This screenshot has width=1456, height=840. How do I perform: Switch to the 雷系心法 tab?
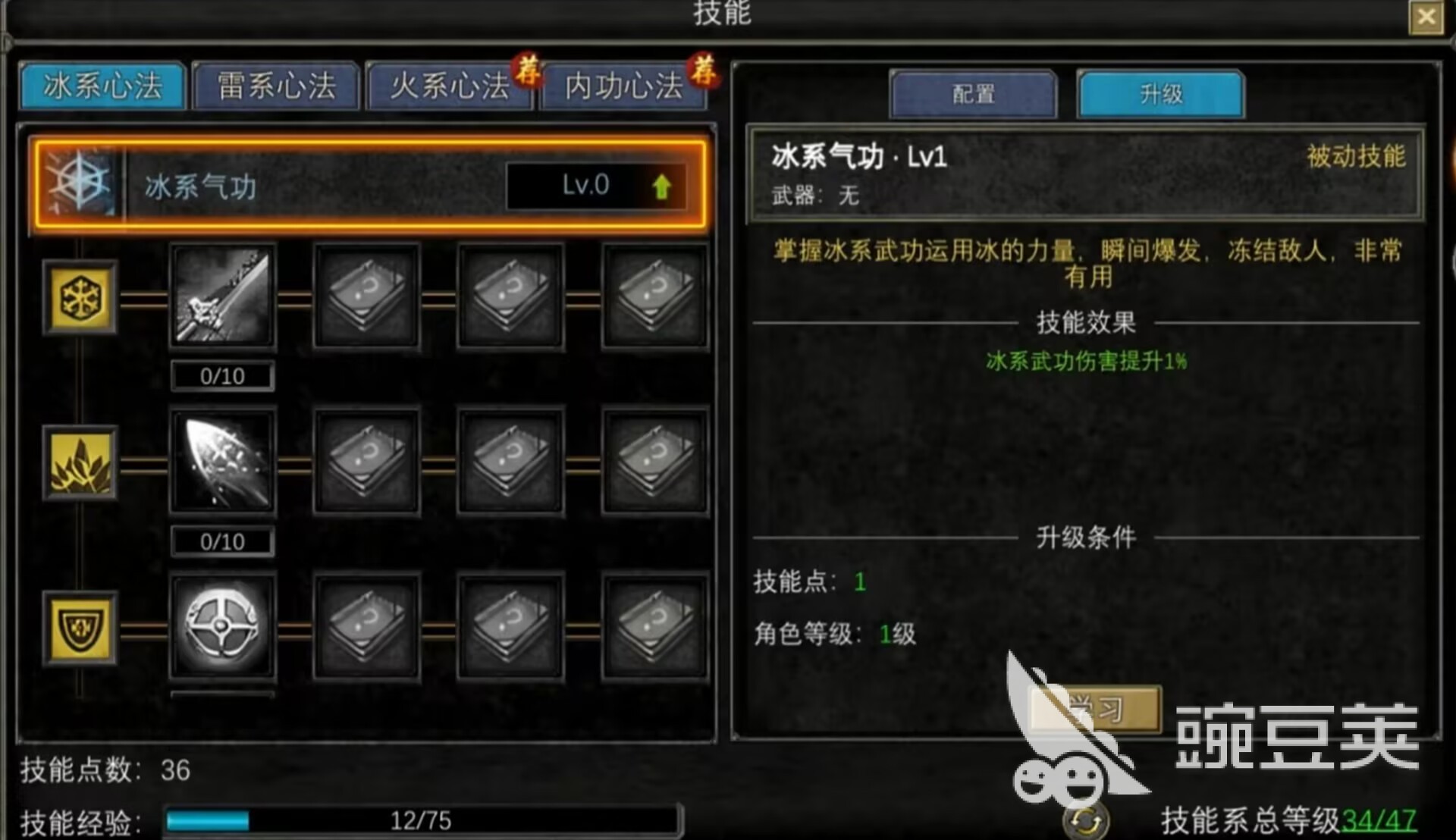275,86
